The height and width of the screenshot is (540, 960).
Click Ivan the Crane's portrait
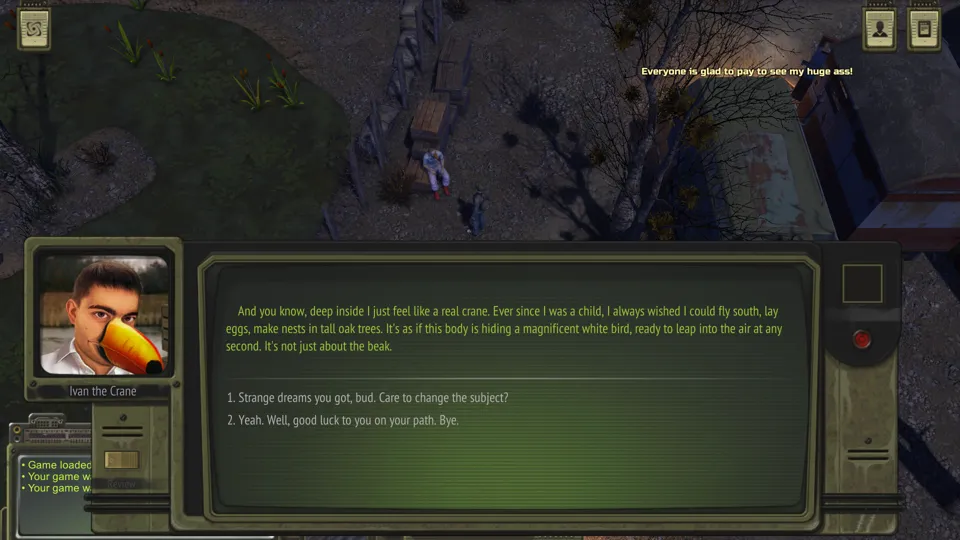coord(103,314)
